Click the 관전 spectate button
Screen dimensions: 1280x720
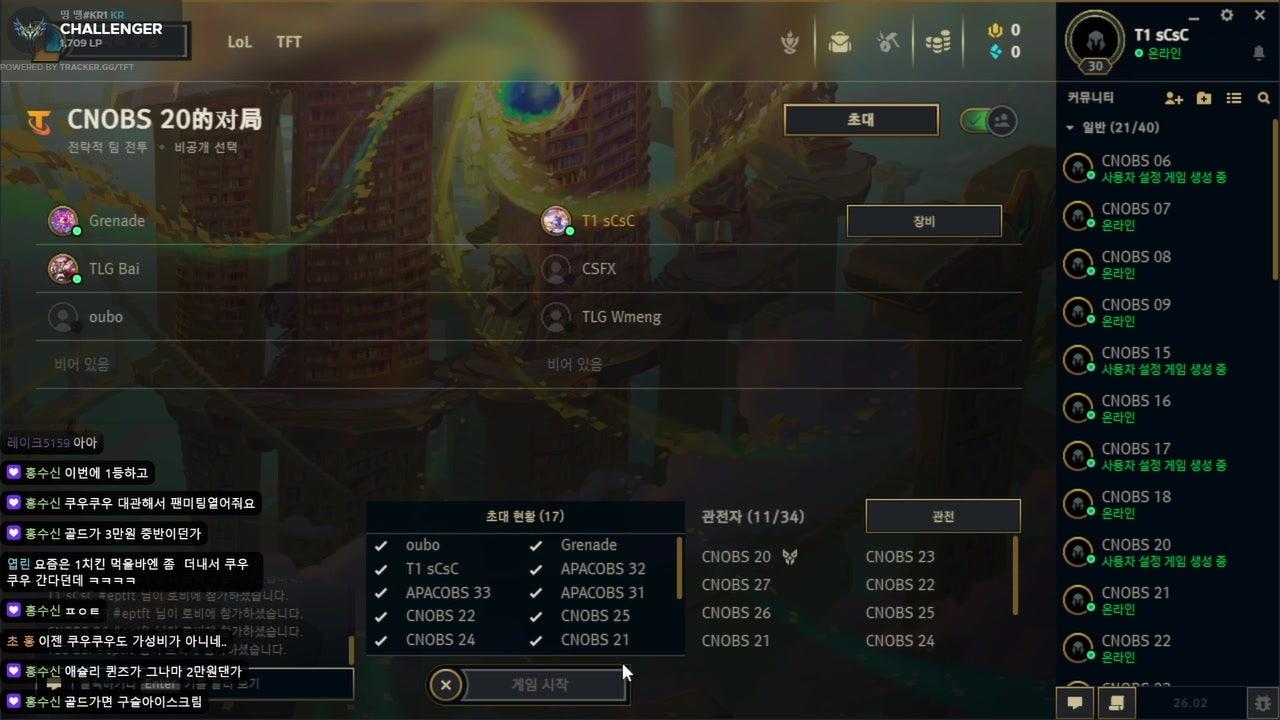[x=941, y=516]
